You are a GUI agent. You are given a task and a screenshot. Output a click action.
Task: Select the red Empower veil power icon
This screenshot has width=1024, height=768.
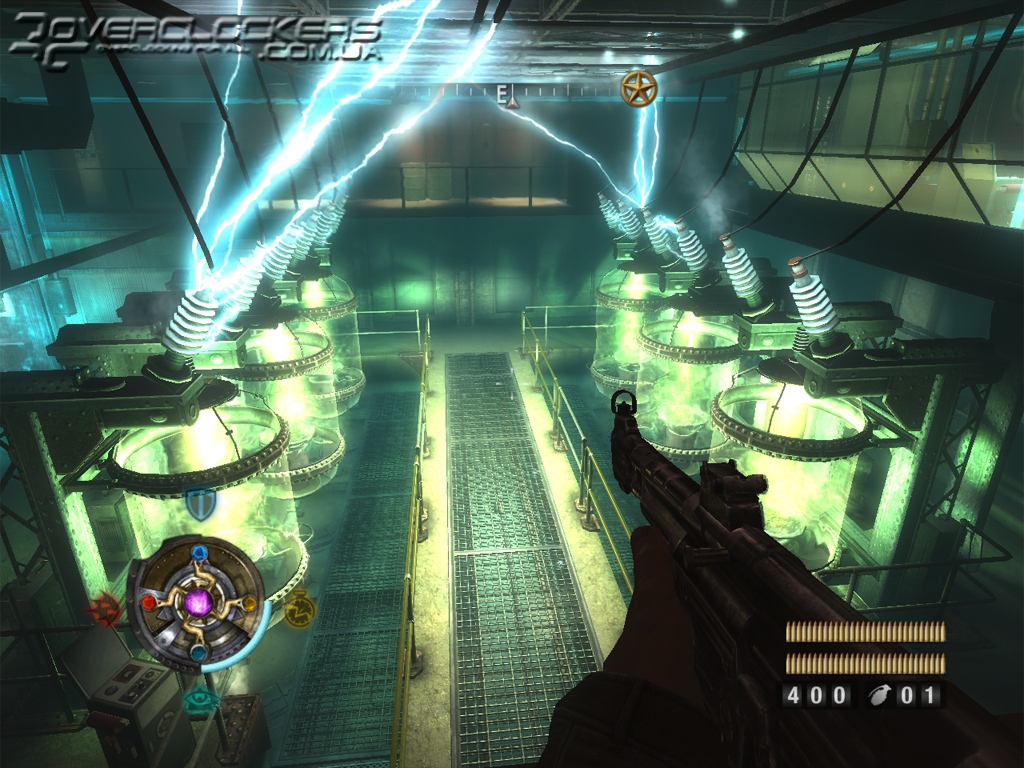[x=105, y=608]
